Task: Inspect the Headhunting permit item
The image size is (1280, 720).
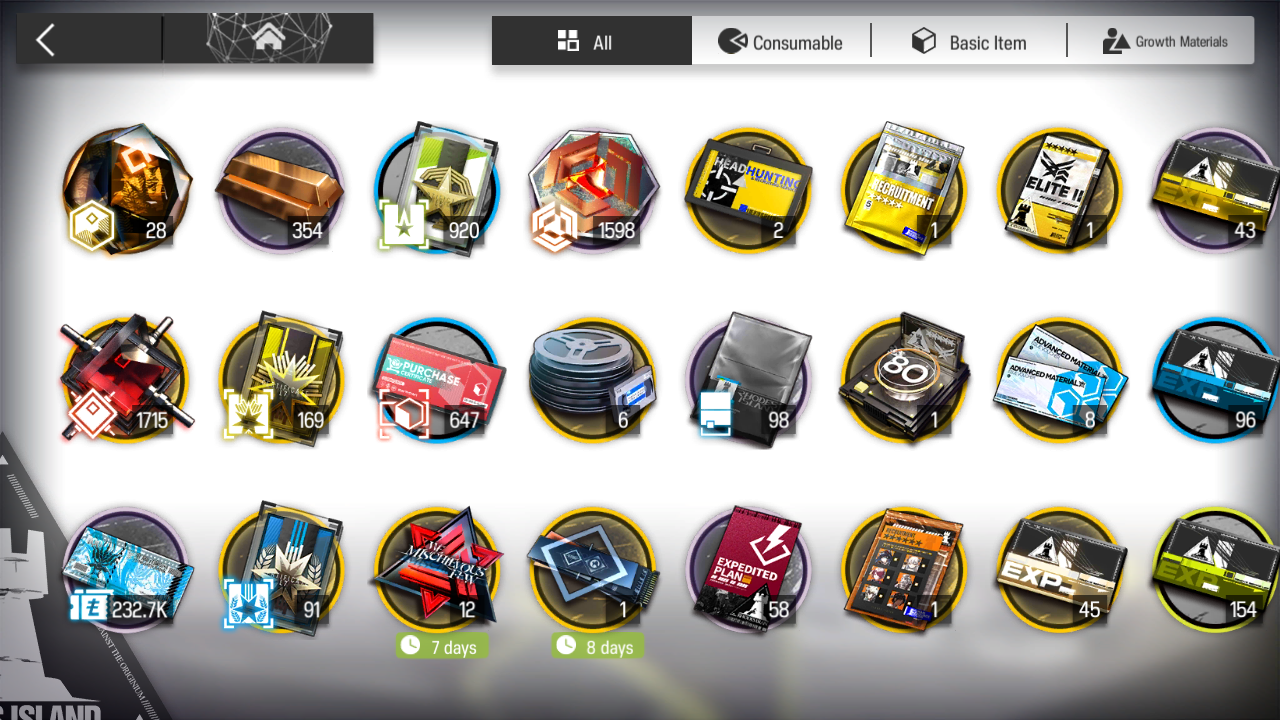Action: (748, 190)
